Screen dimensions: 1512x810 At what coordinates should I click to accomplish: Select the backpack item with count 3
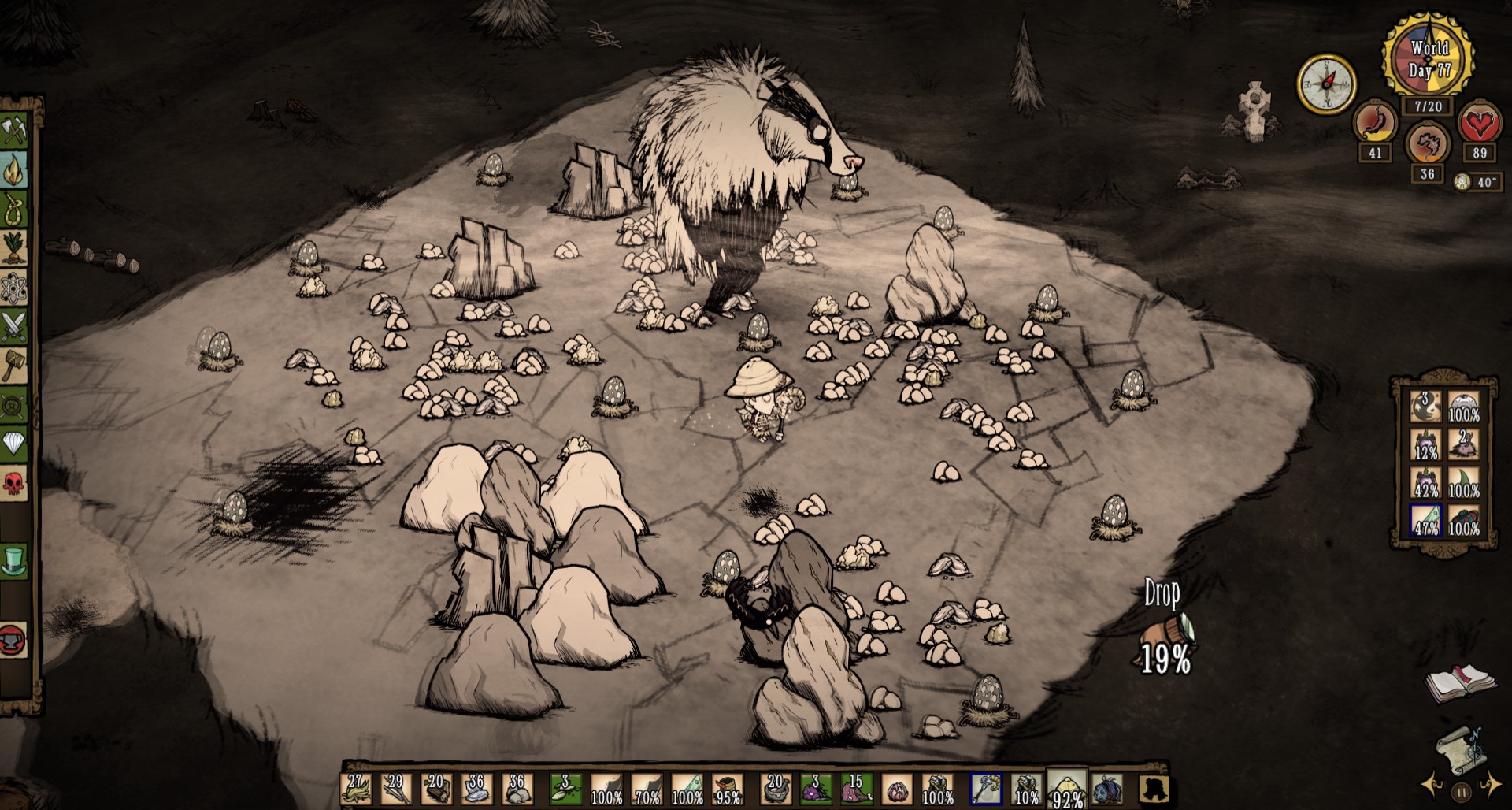click(1425, 407)
